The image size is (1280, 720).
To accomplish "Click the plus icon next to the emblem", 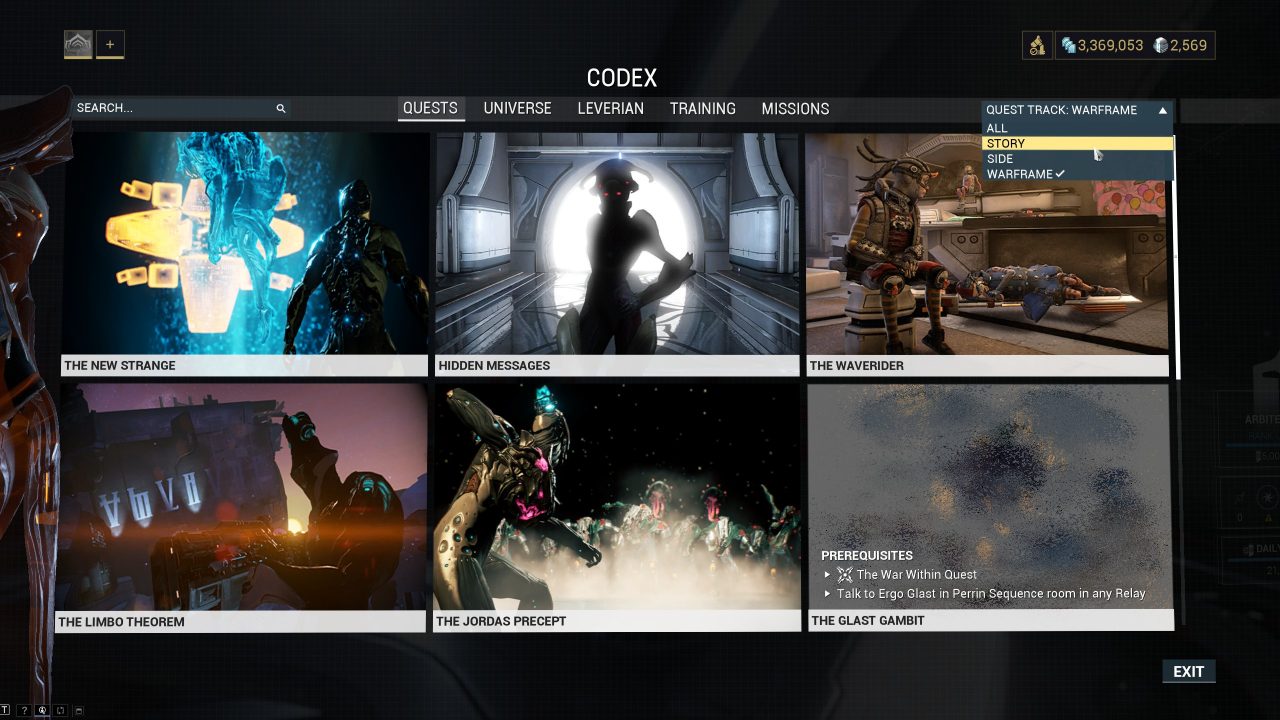I will coord(110,43).
